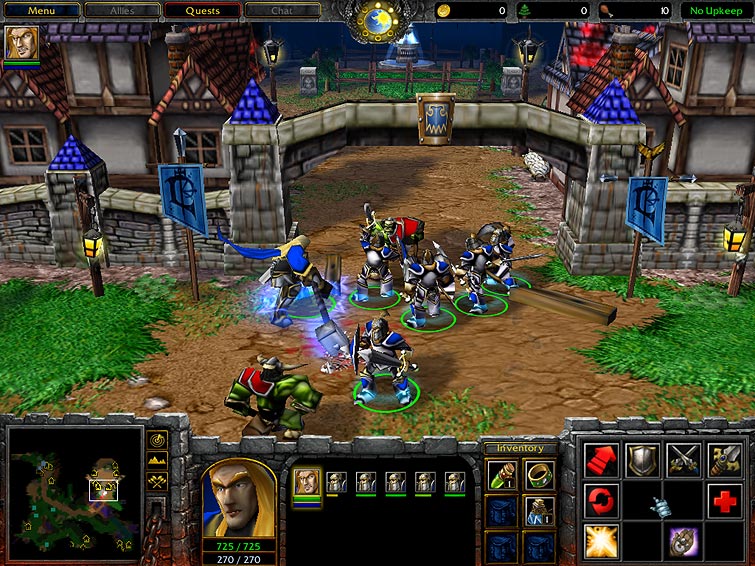Toggle minimap terrain display button
755x566 pixels.
(157, 460)
